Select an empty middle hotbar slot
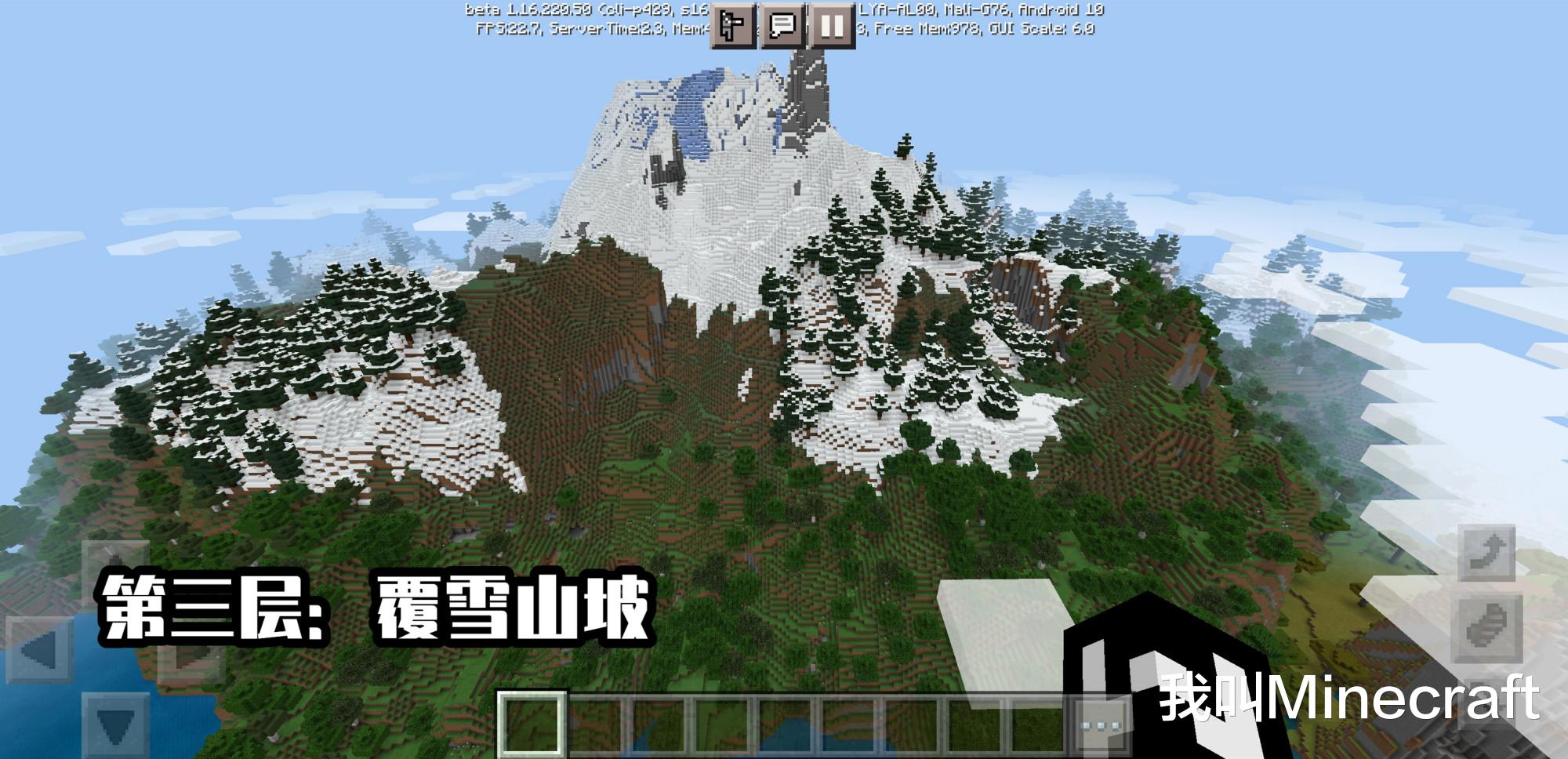Screen dimensions: 1568x759 point(784,725)
